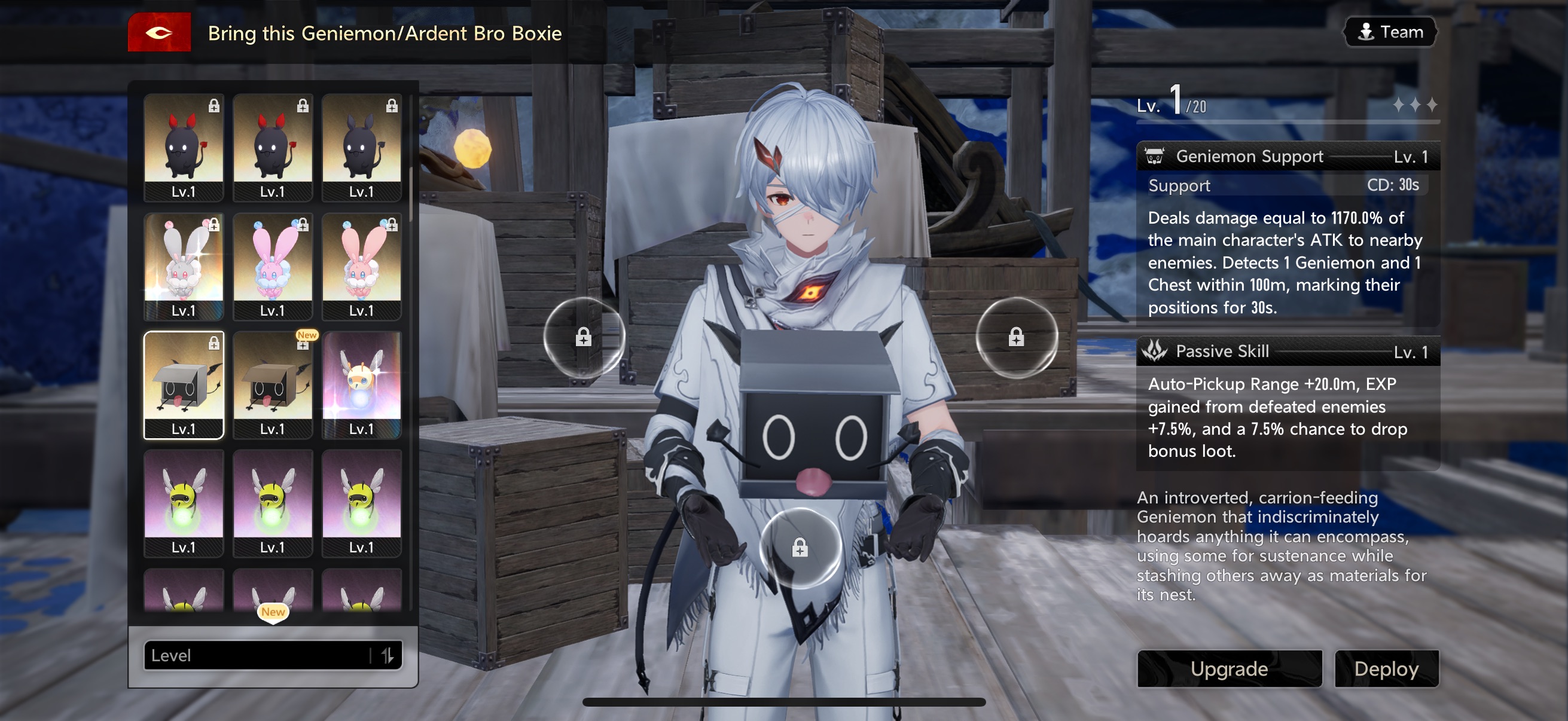
Task: Select the white bunny Geniemon
Action: coord(183,266)
